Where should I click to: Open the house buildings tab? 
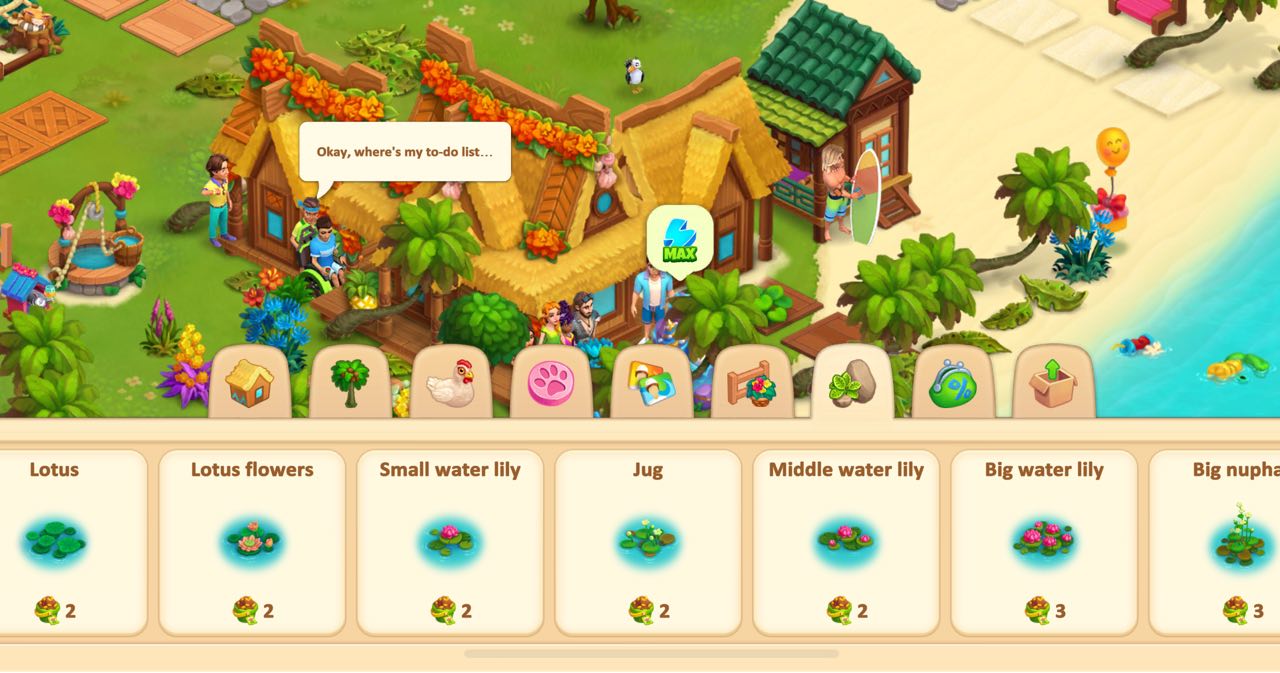[249, 383]
